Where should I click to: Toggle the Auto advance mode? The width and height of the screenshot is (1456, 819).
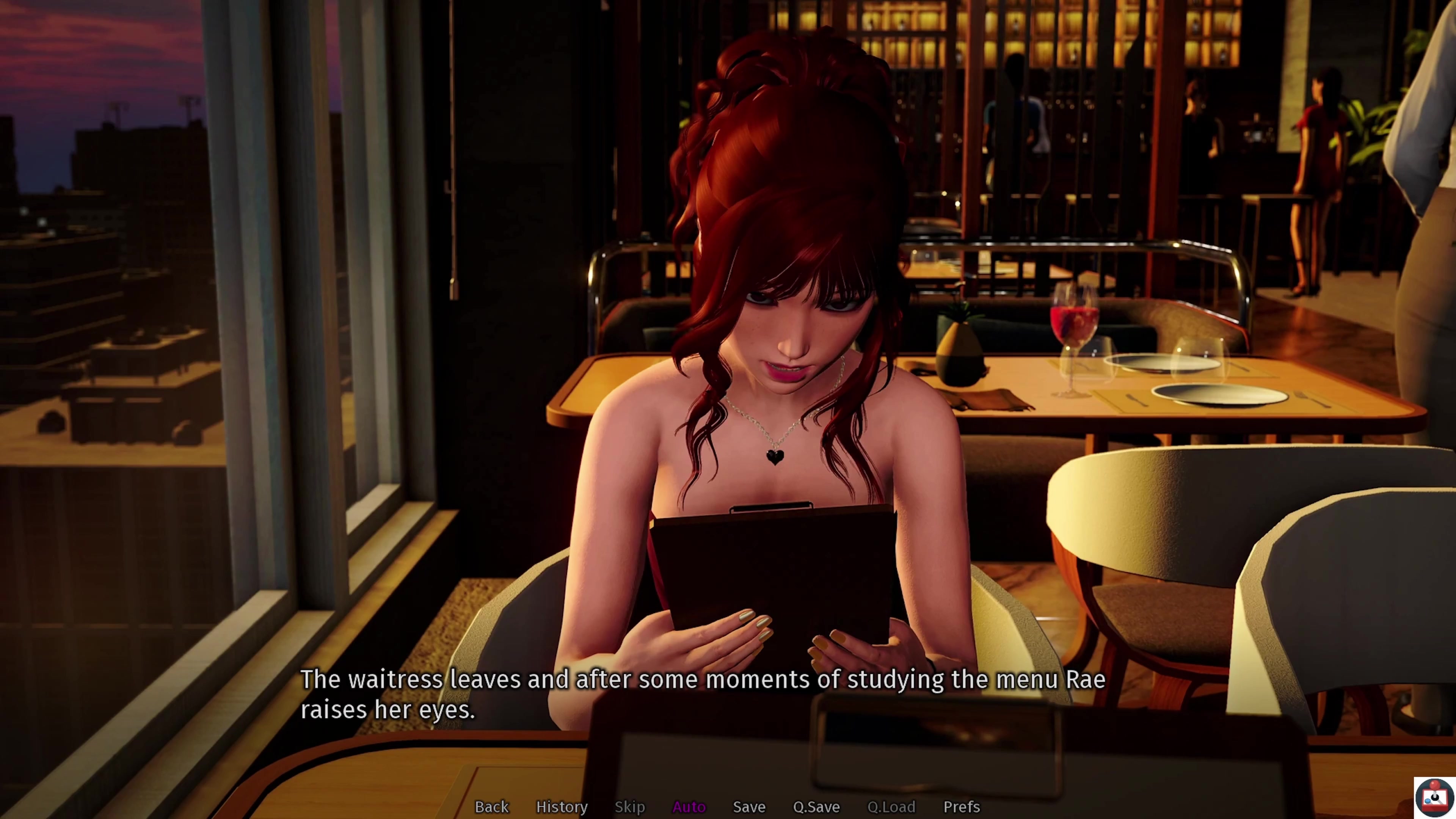pyautogui.click(x=689, y=806)
